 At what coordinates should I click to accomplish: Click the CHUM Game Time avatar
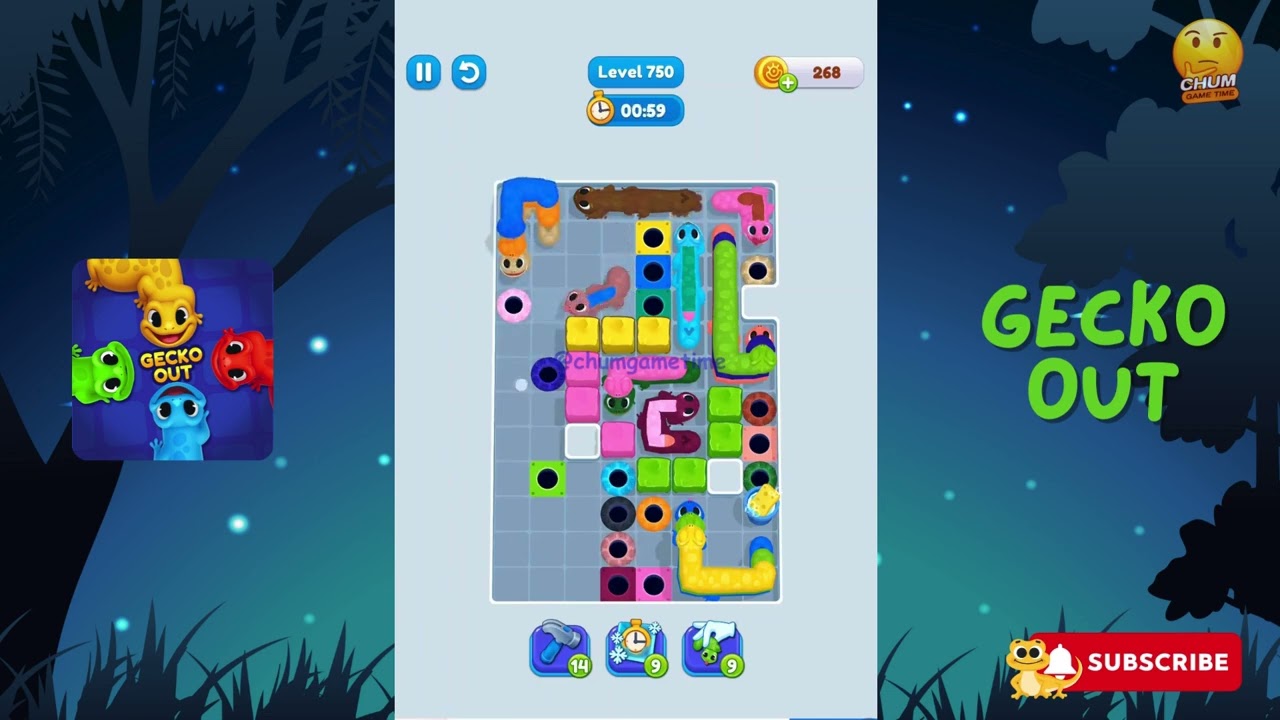tap(1207, 56)
